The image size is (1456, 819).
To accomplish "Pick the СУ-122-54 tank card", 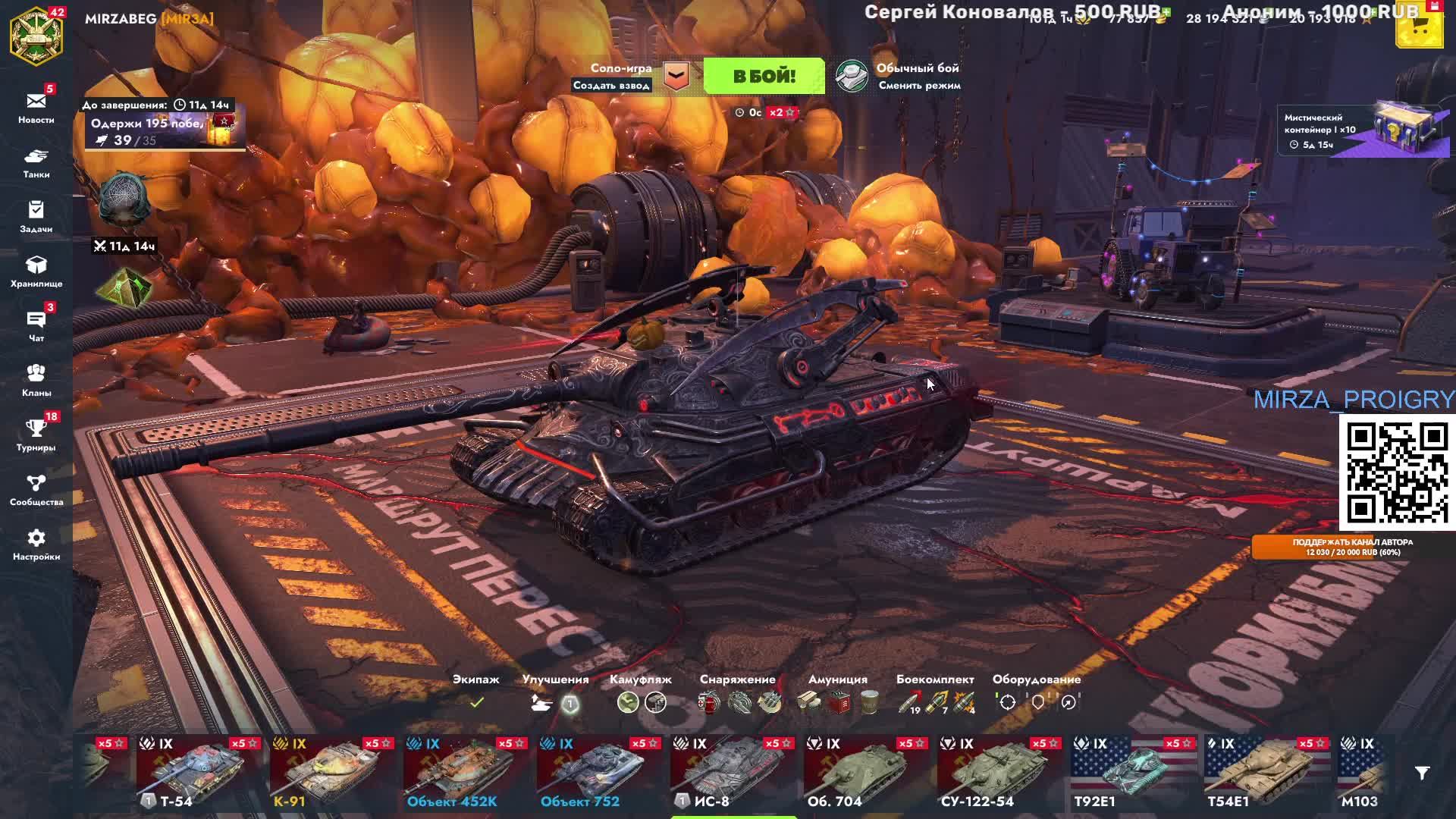I will [x=998, y=772].
